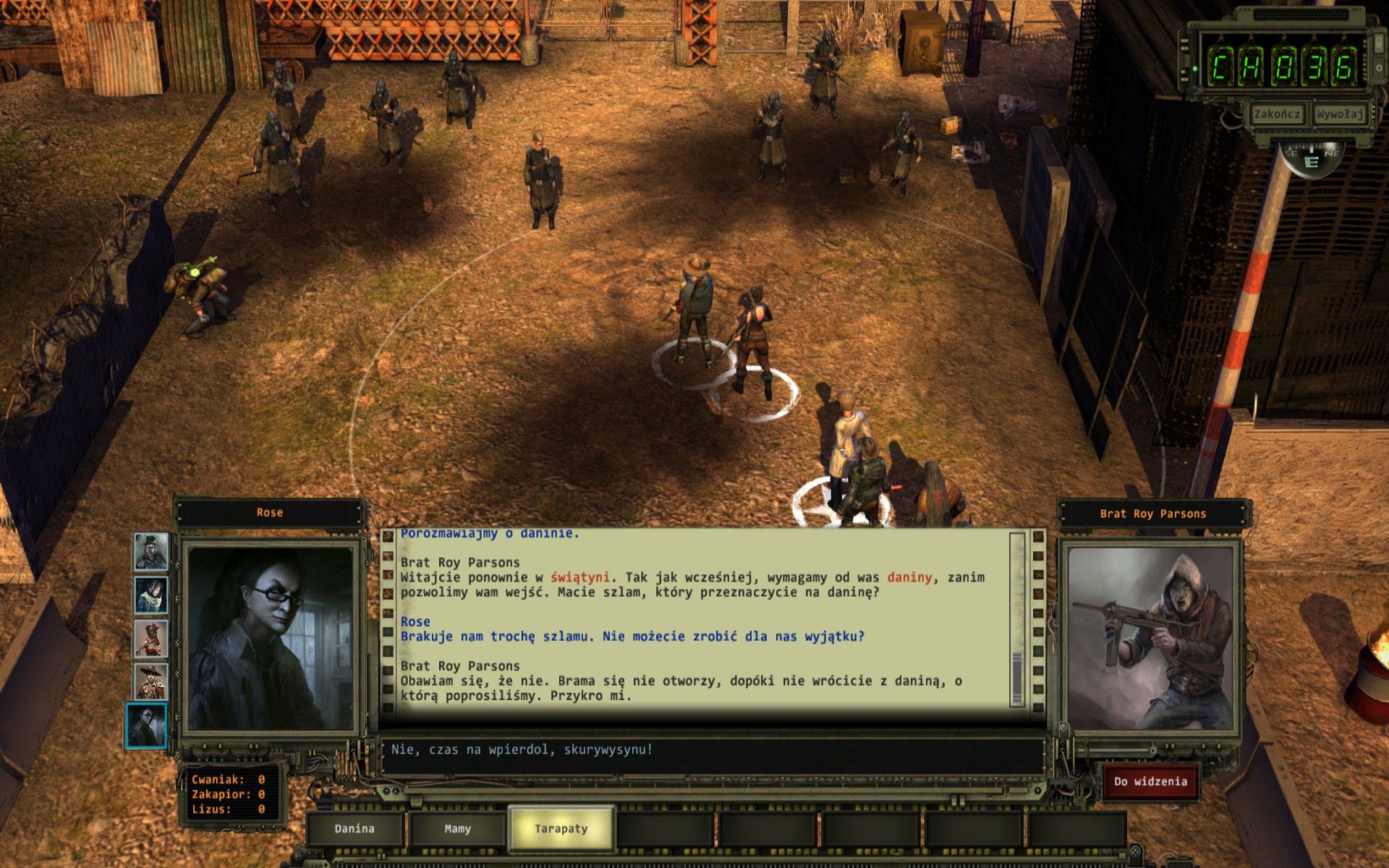Viewport: 1389px width, 868px height.
Task: Toggle the radio's power switch with circle symbol
Action: [1380, 67]
